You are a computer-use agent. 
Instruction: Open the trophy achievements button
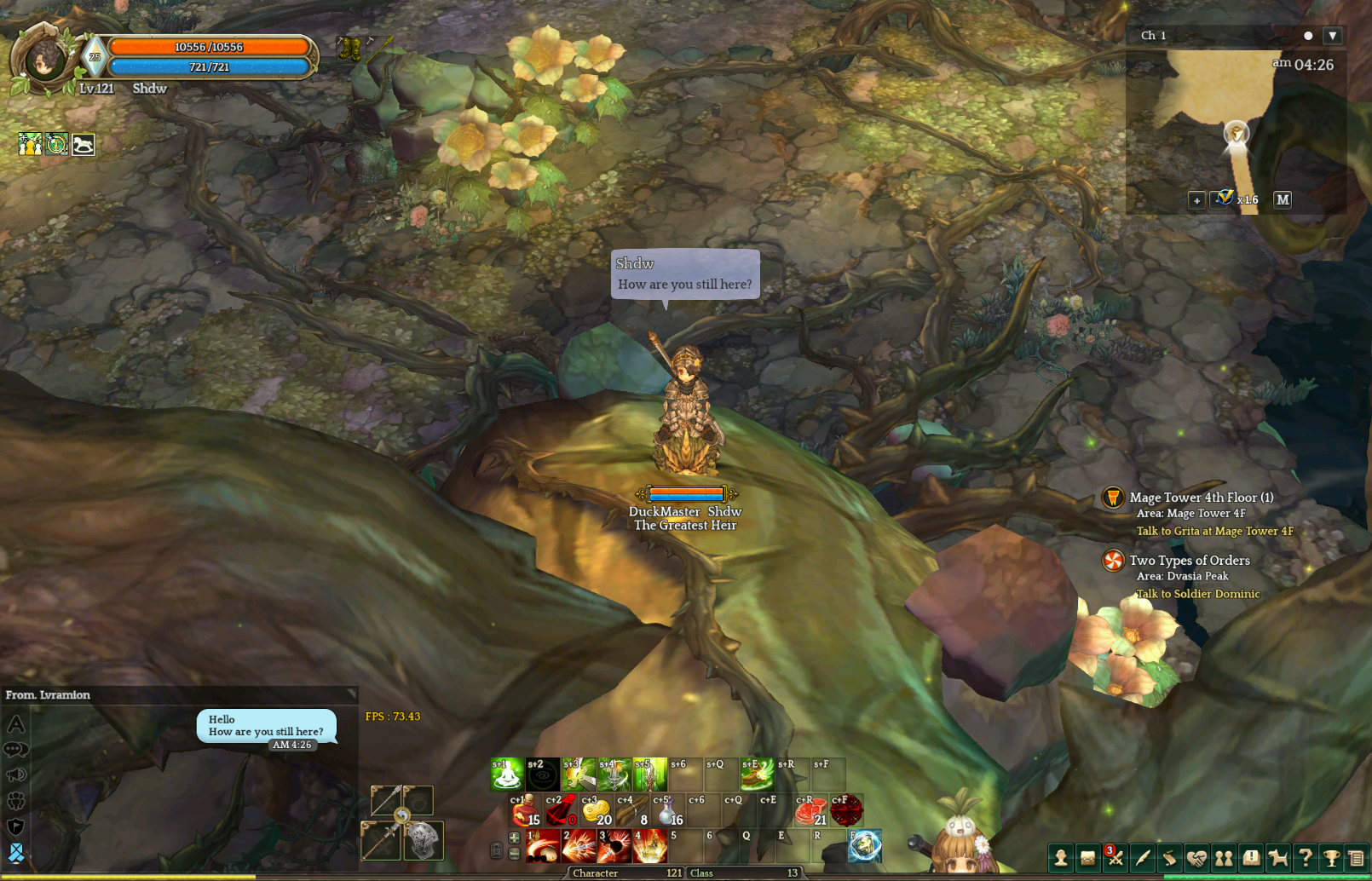[x=1331, y=858]
